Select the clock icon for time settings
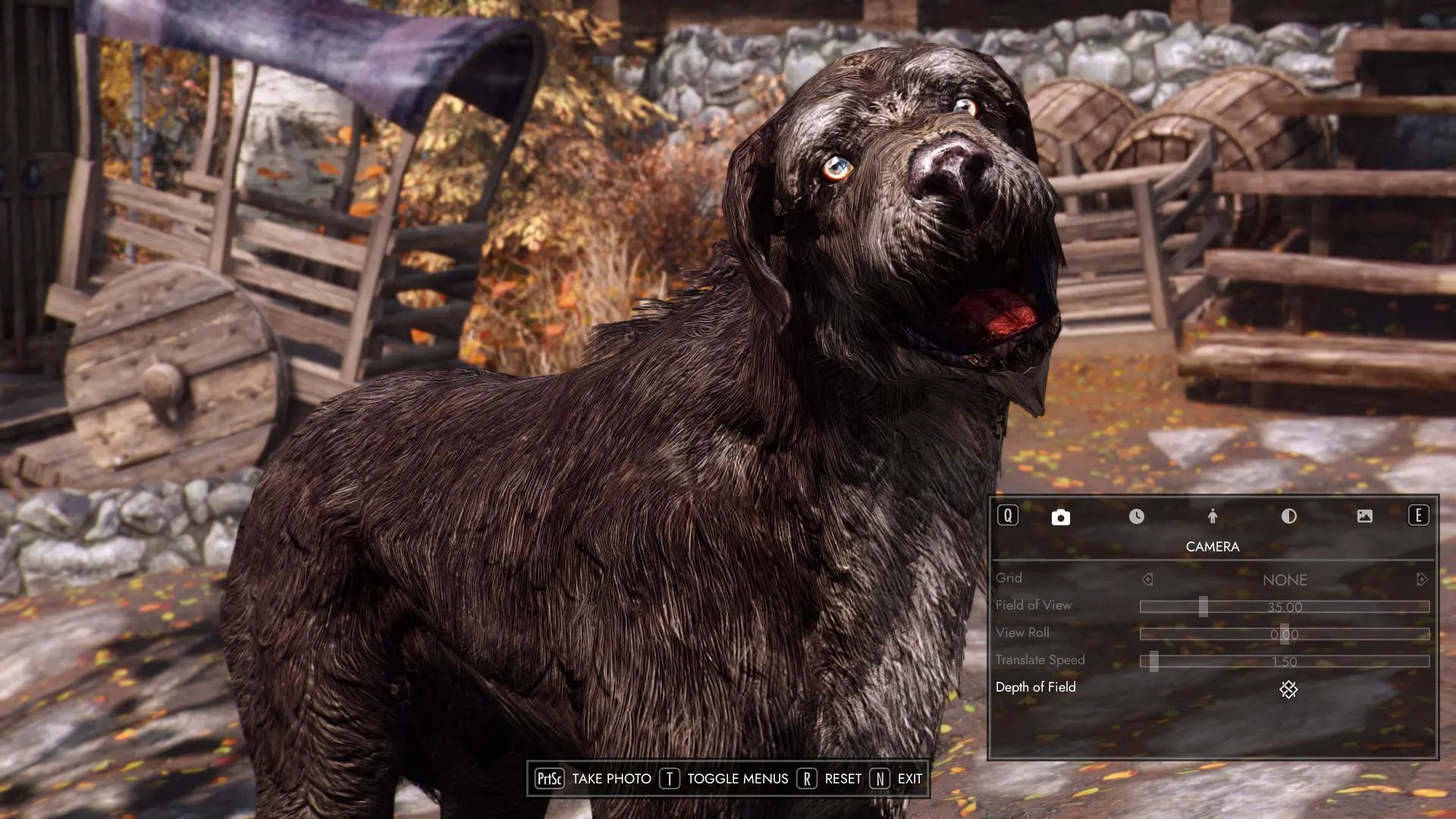Image resolution: width=1456 pixels, height=819 pixels. tap(1136, 516)
